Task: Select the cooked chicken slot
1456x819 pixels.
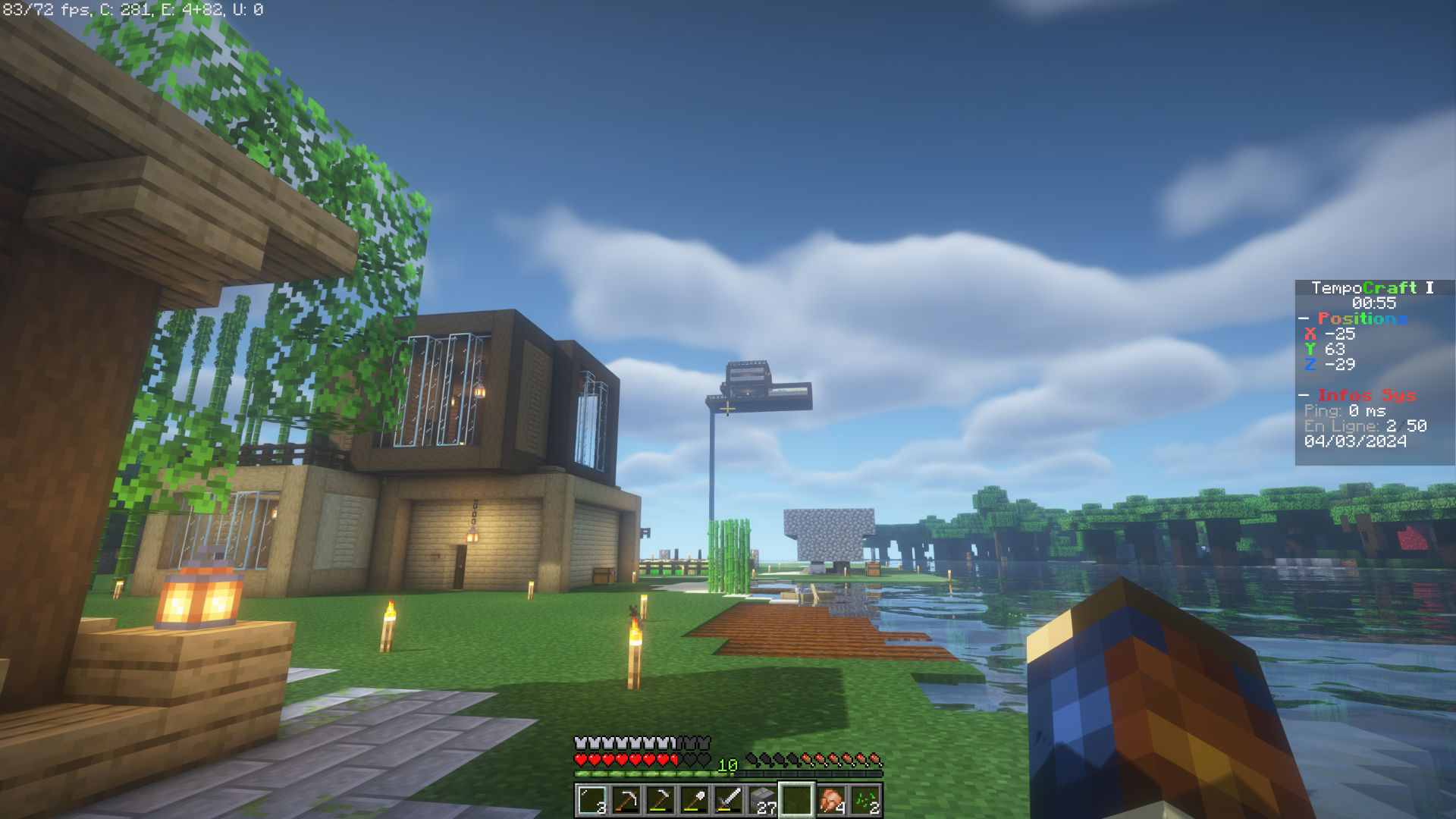Action: 831,800
